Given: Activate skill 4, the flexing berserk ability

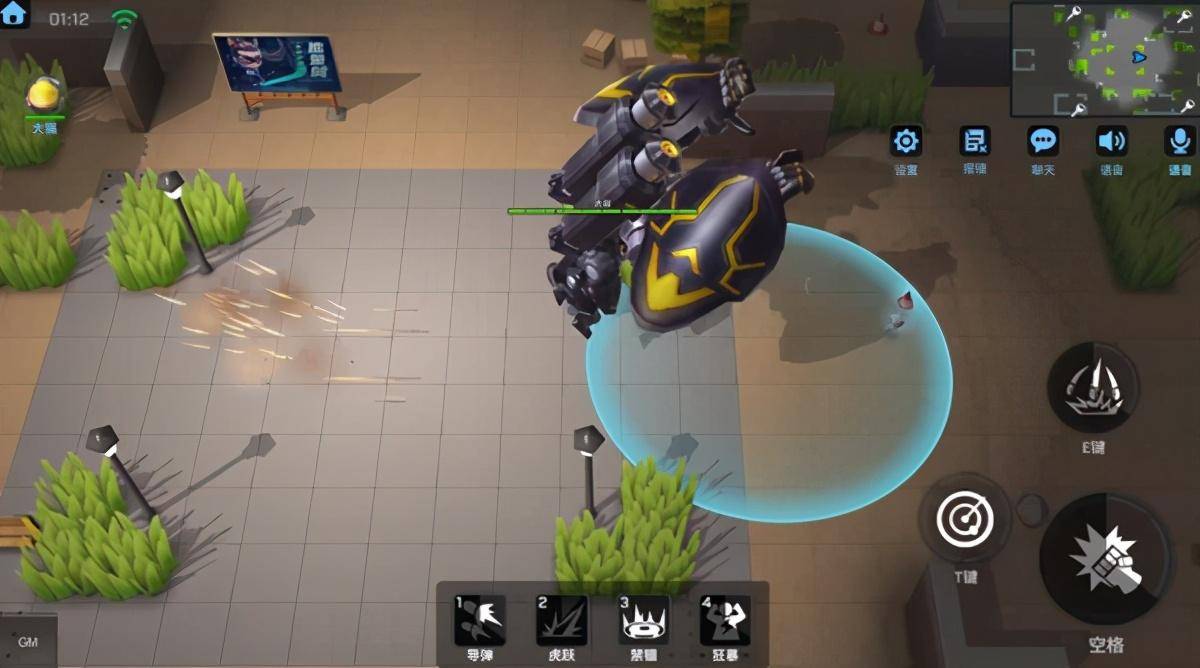Looking at the screenshot, I should [x=725, y=620].
